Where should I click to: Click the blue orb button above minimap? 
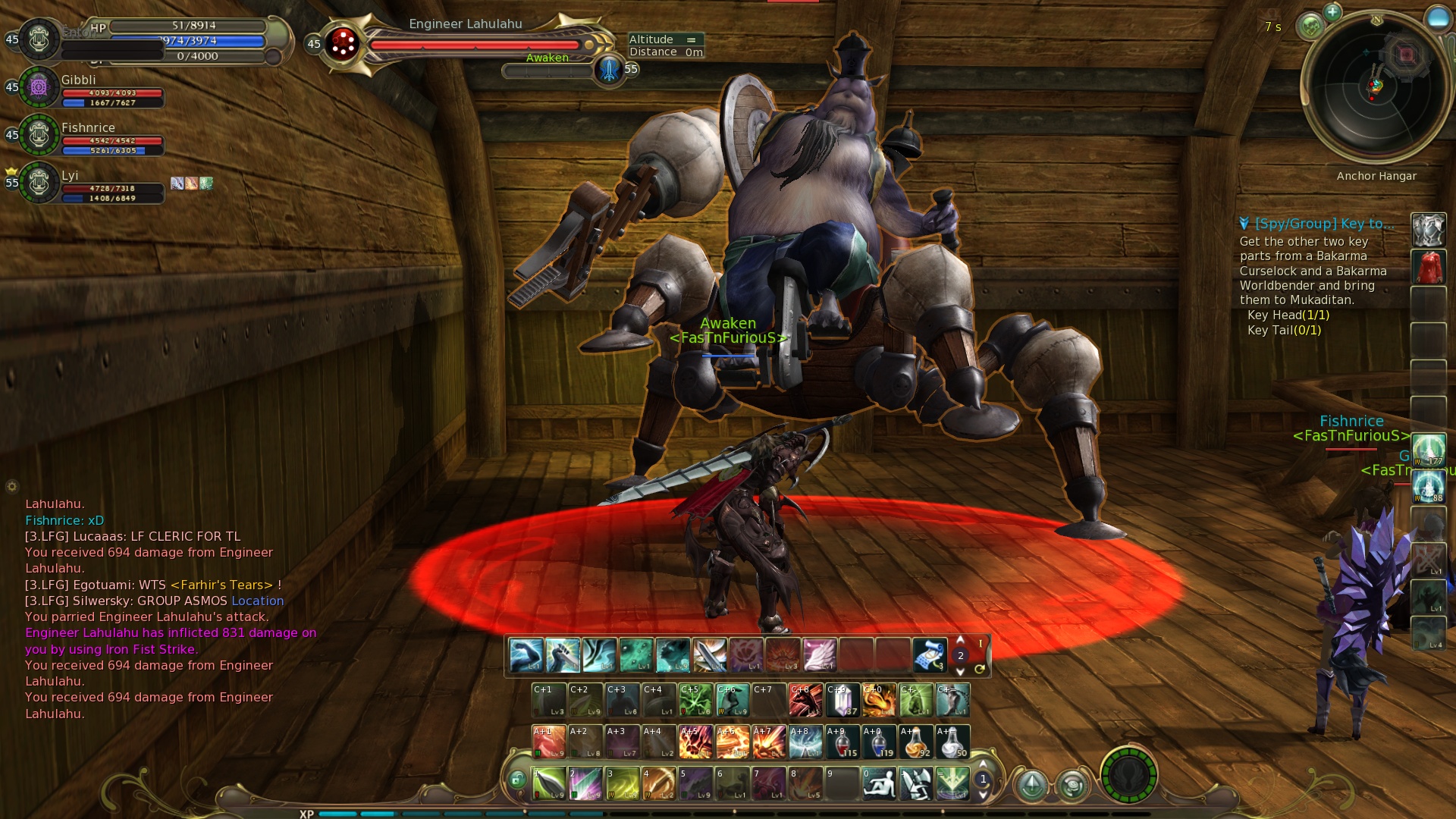coord(1437,18)
